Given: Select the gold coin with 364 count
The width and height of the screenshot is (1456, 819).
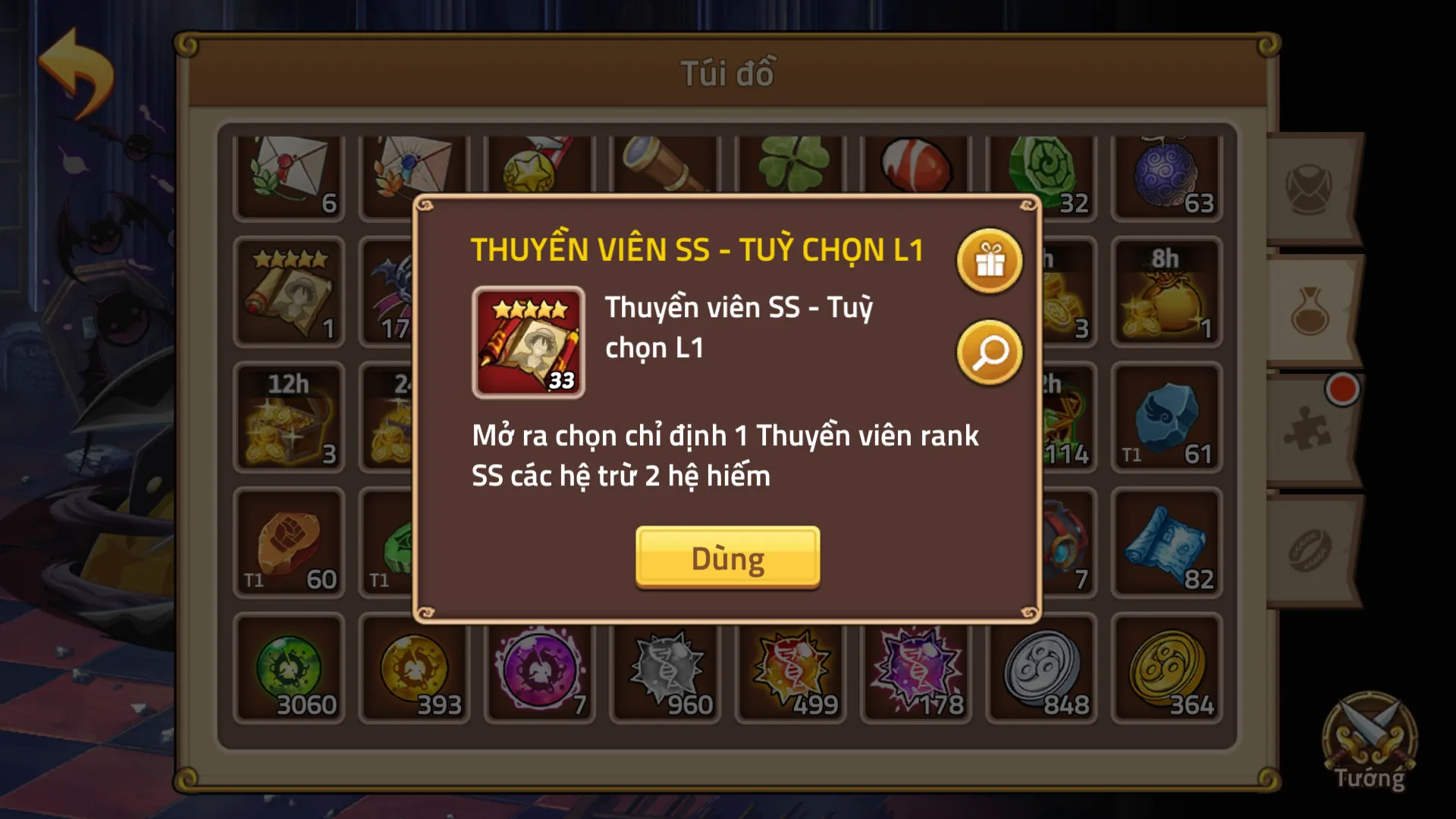Looking at the screenshot, I should (x=1166, y=669).
